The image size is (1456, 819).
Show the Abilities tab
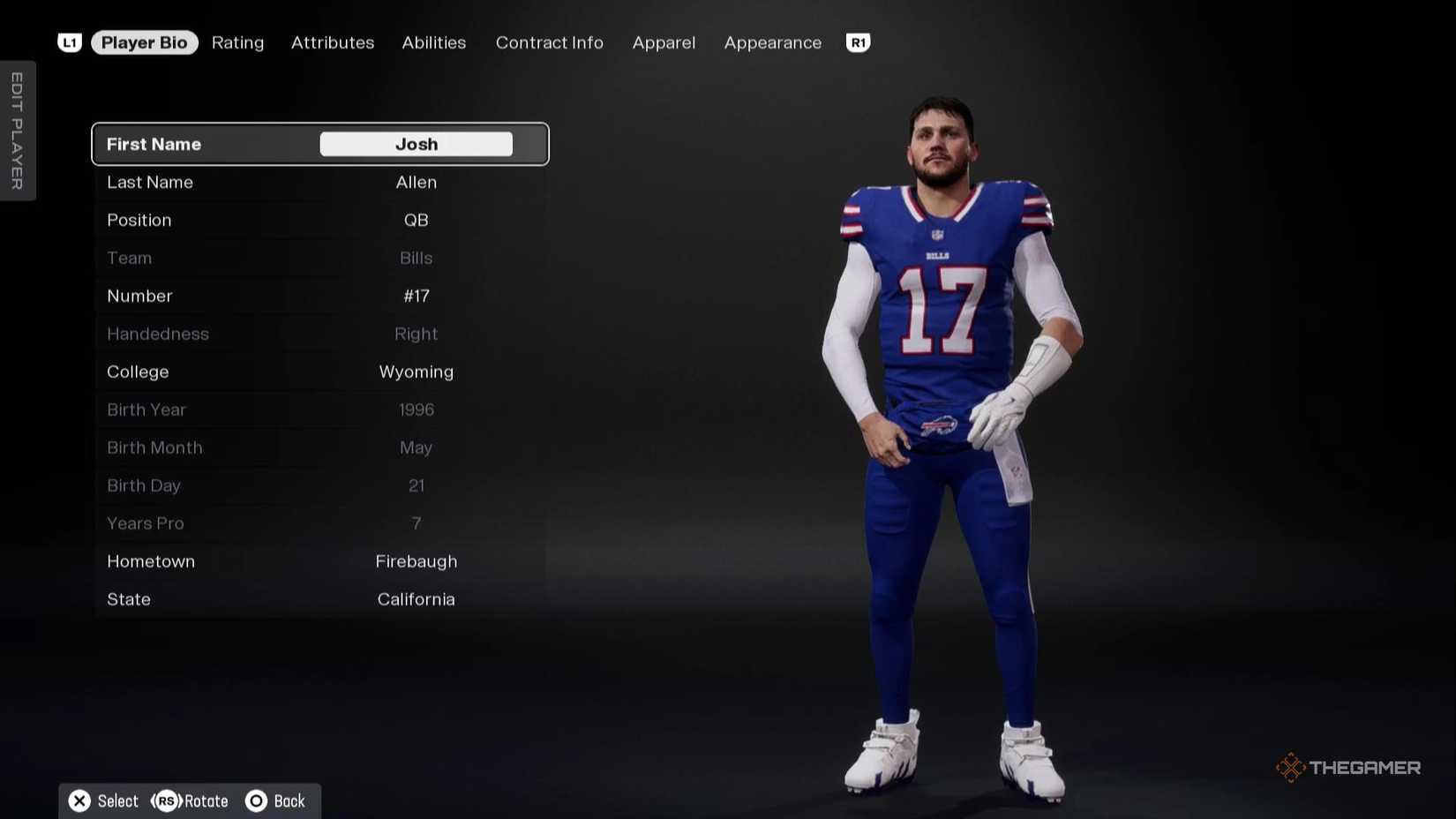433,42
